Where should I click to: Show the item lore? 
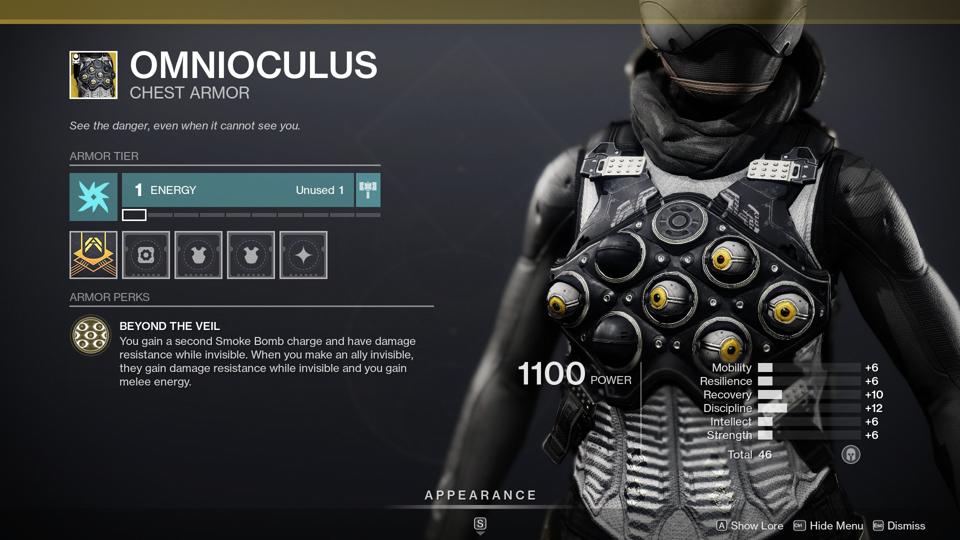[x=750, y=526]
